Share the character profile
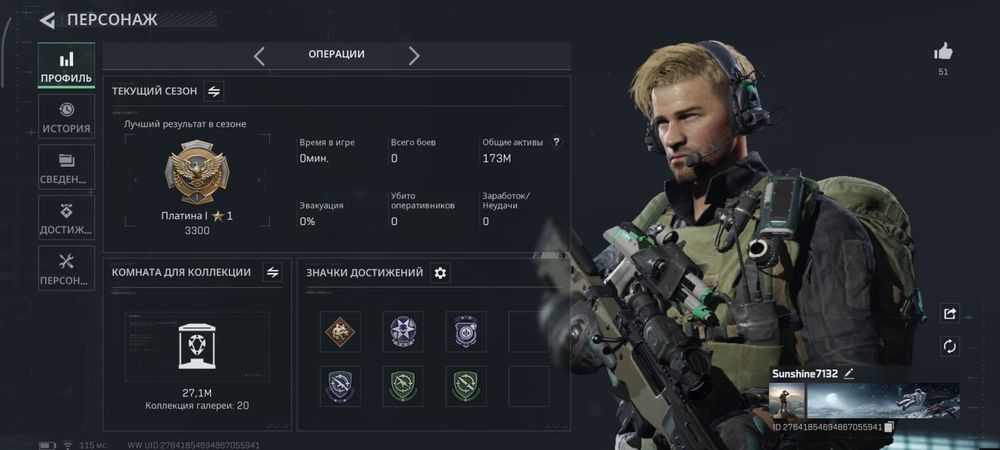 (x=949, y=314)
